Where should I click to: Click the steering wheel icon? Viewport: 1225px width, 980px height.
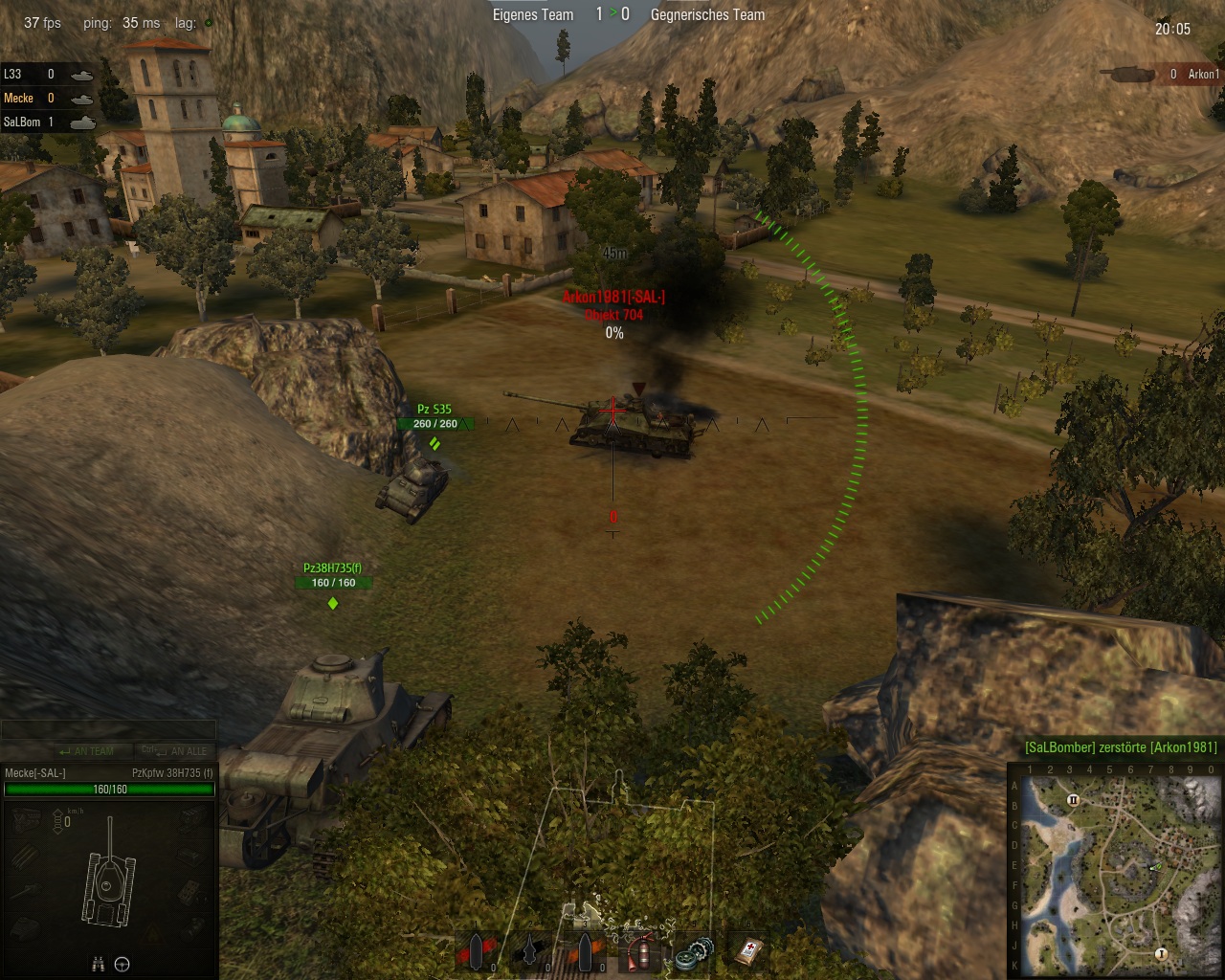pos(122,965)
